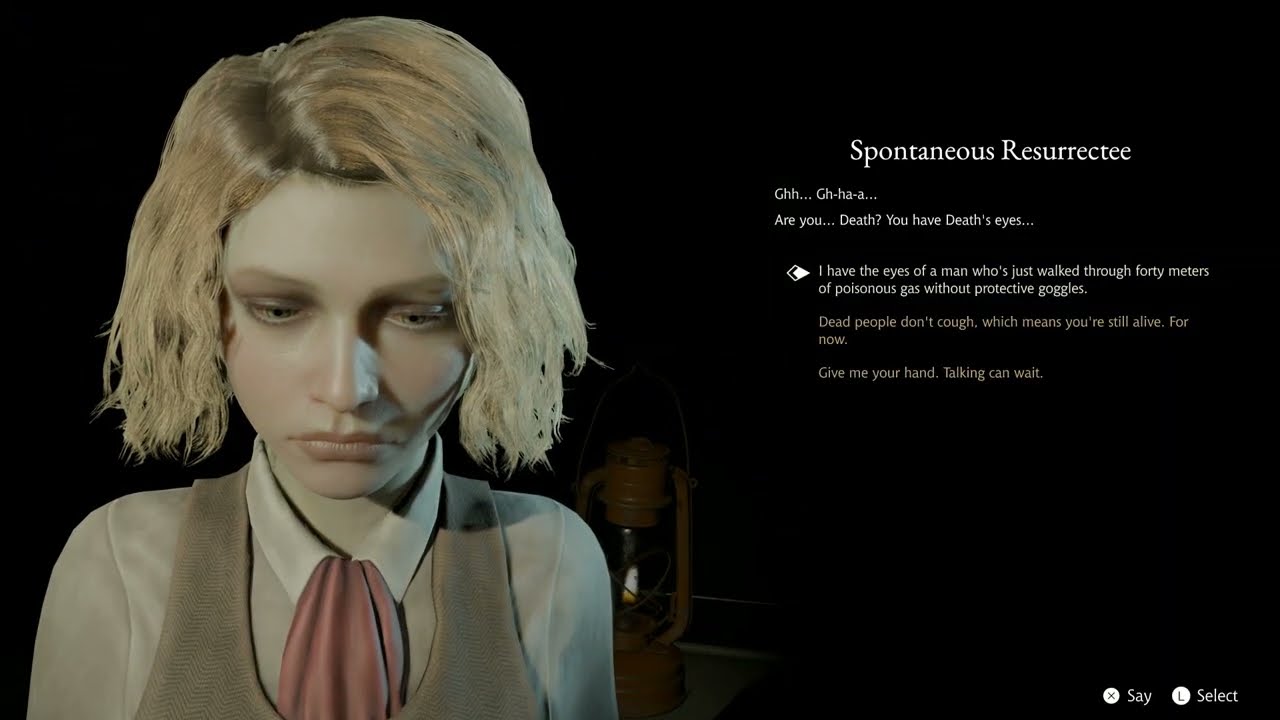1280x720 pixels.
Task: Choose the poisonous gas eyes reply
Action: [1012, 280]
